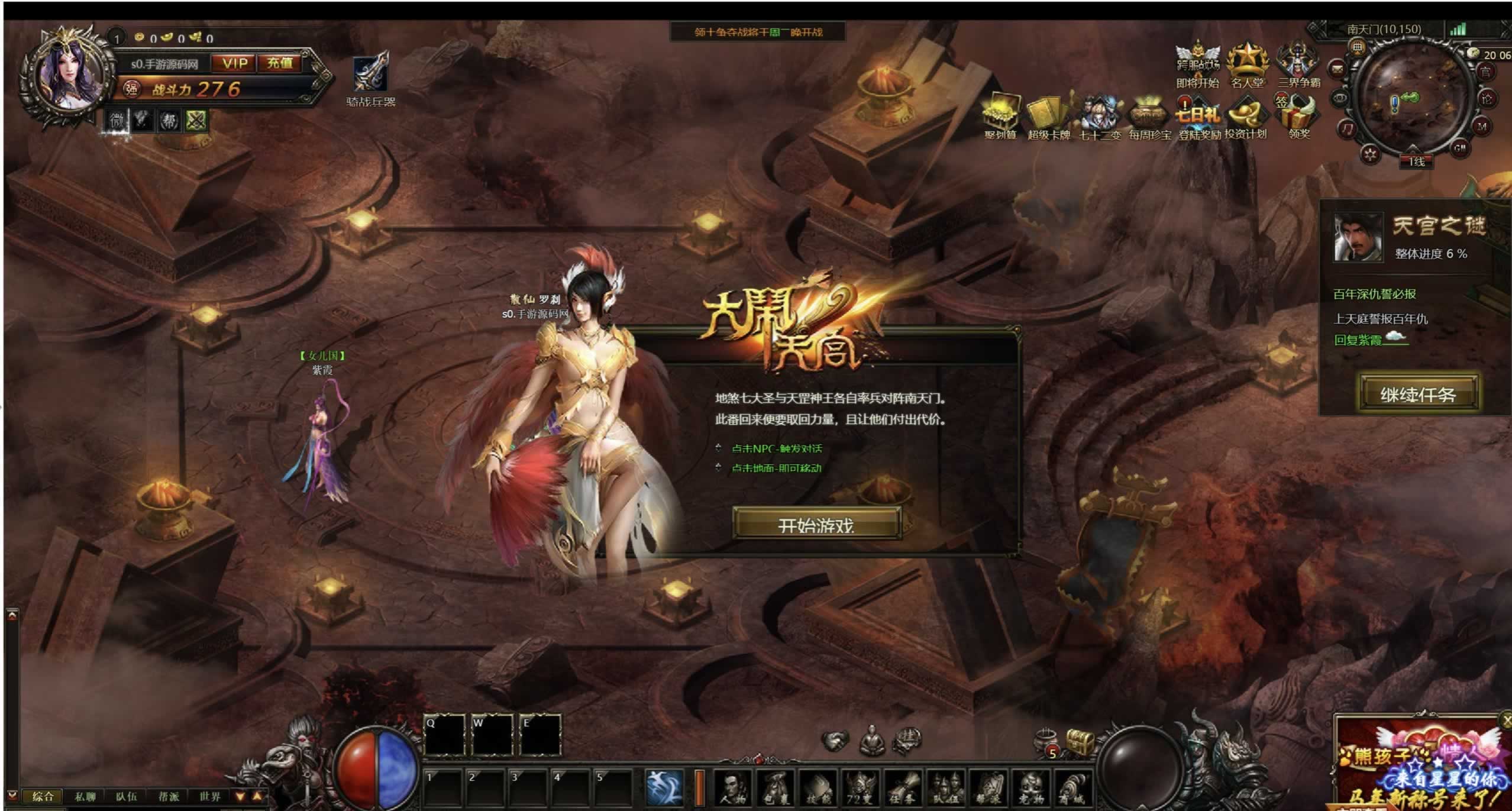This screenshot has height=811, width=1512.
Task: Open the VIP panel
Action: 235,63
